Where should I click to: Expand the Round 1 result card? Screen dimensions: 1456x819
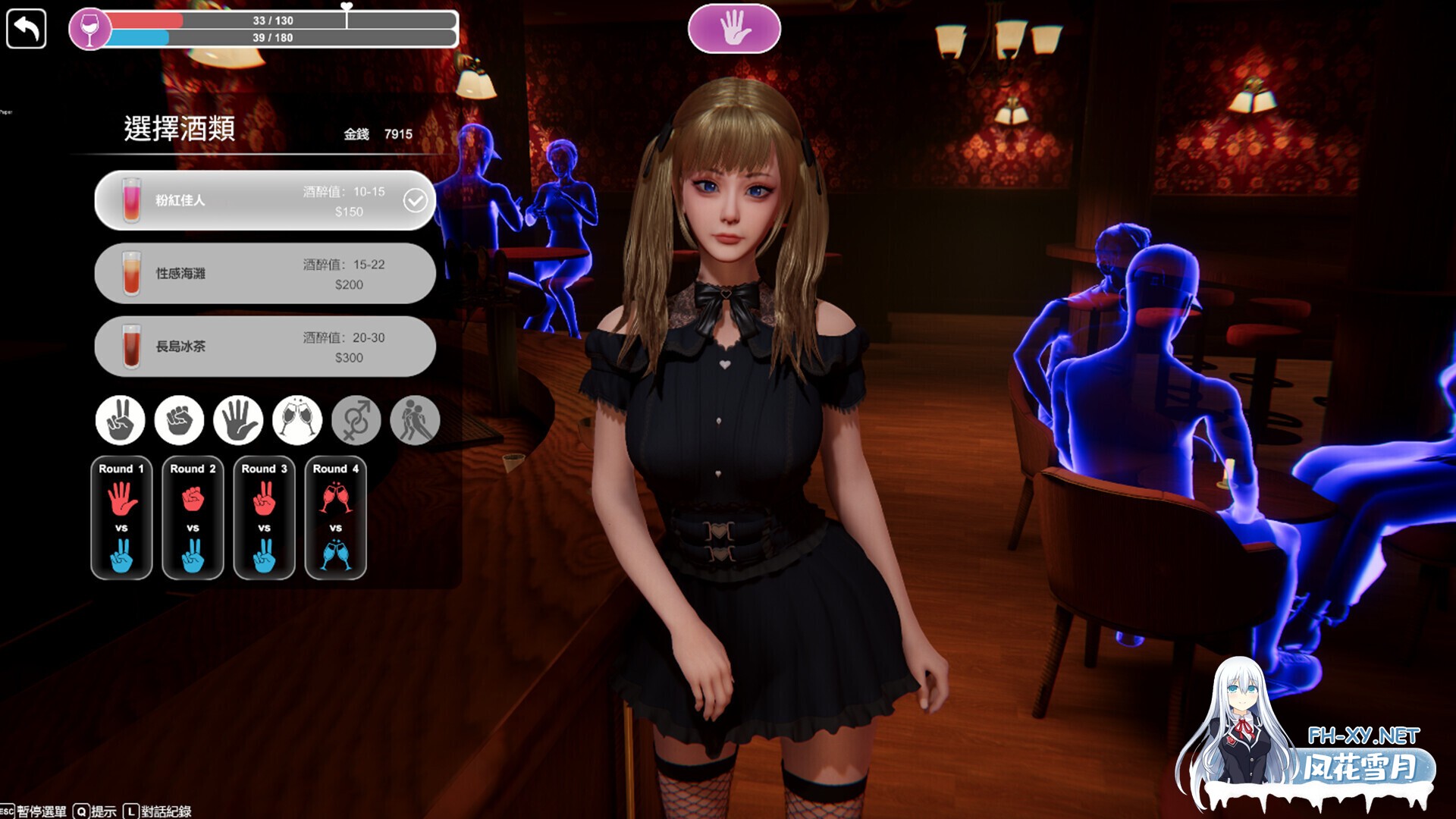tap(121, 517)
